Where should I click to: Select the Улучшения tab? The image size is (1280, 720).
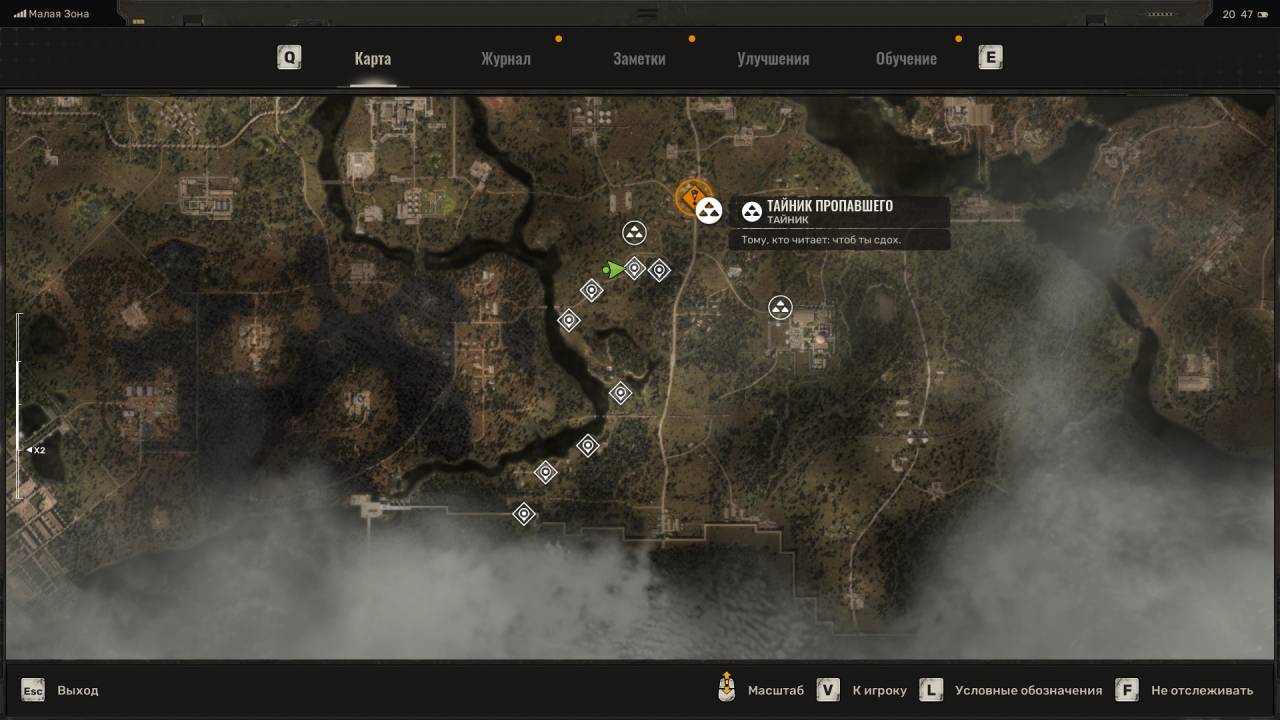pyautogui.click(x=773, y=58)
